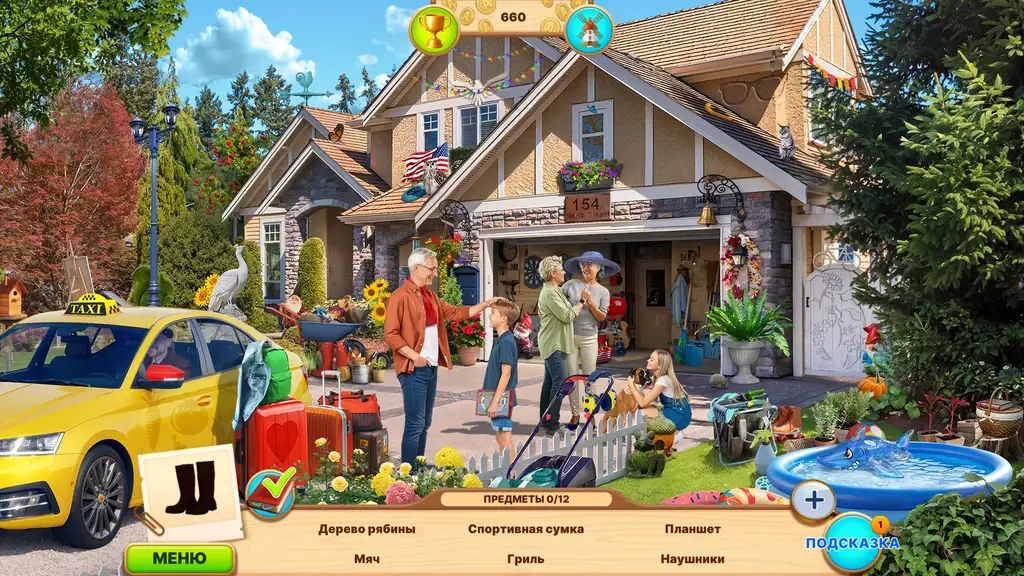Select 'Спортивная сумка' in the item list
This screenshot has height=576, width=1024.
[526, 529]
